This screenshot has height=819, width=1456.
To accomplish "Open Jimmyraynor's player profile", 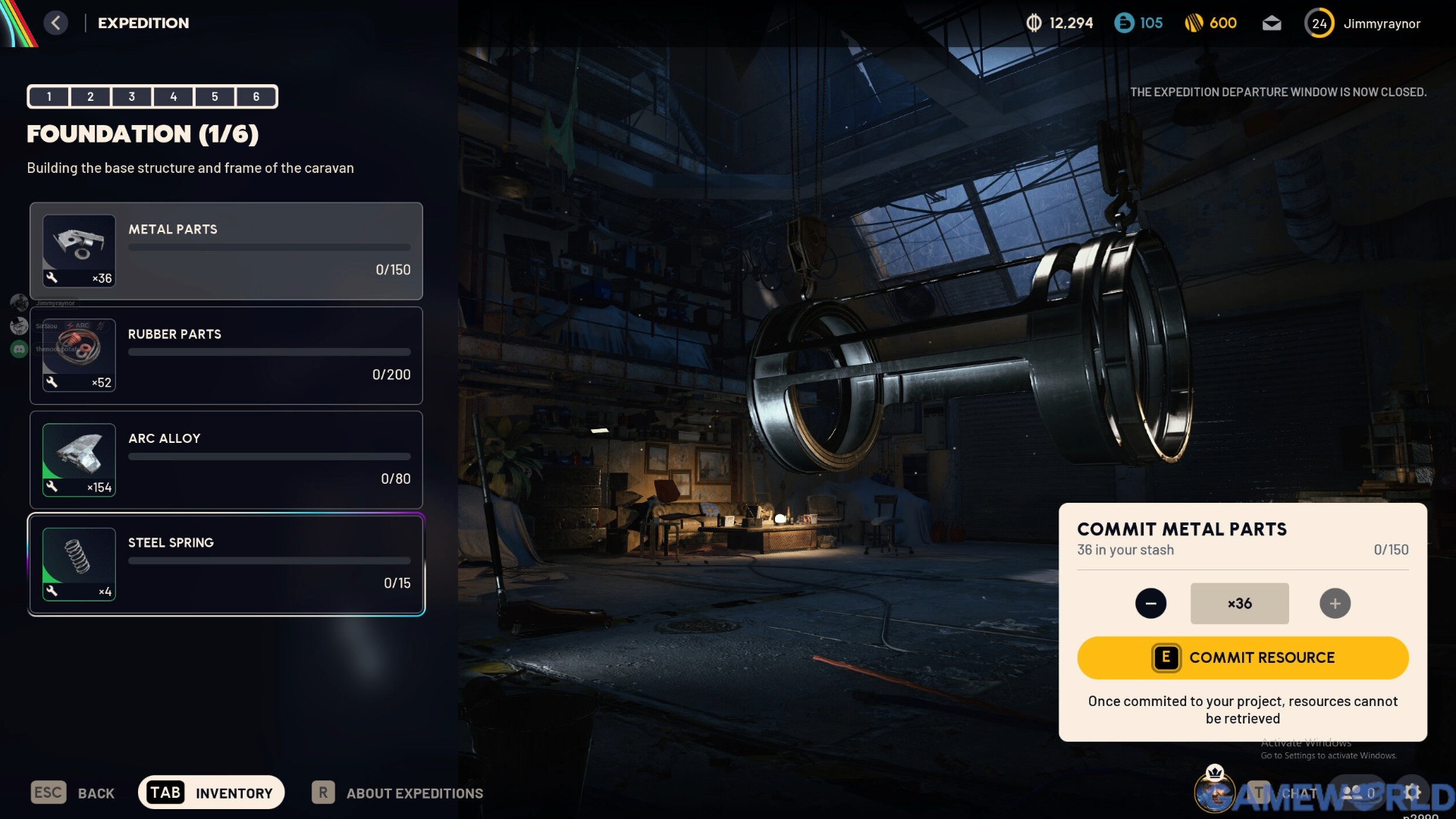I will (1363, 24).
